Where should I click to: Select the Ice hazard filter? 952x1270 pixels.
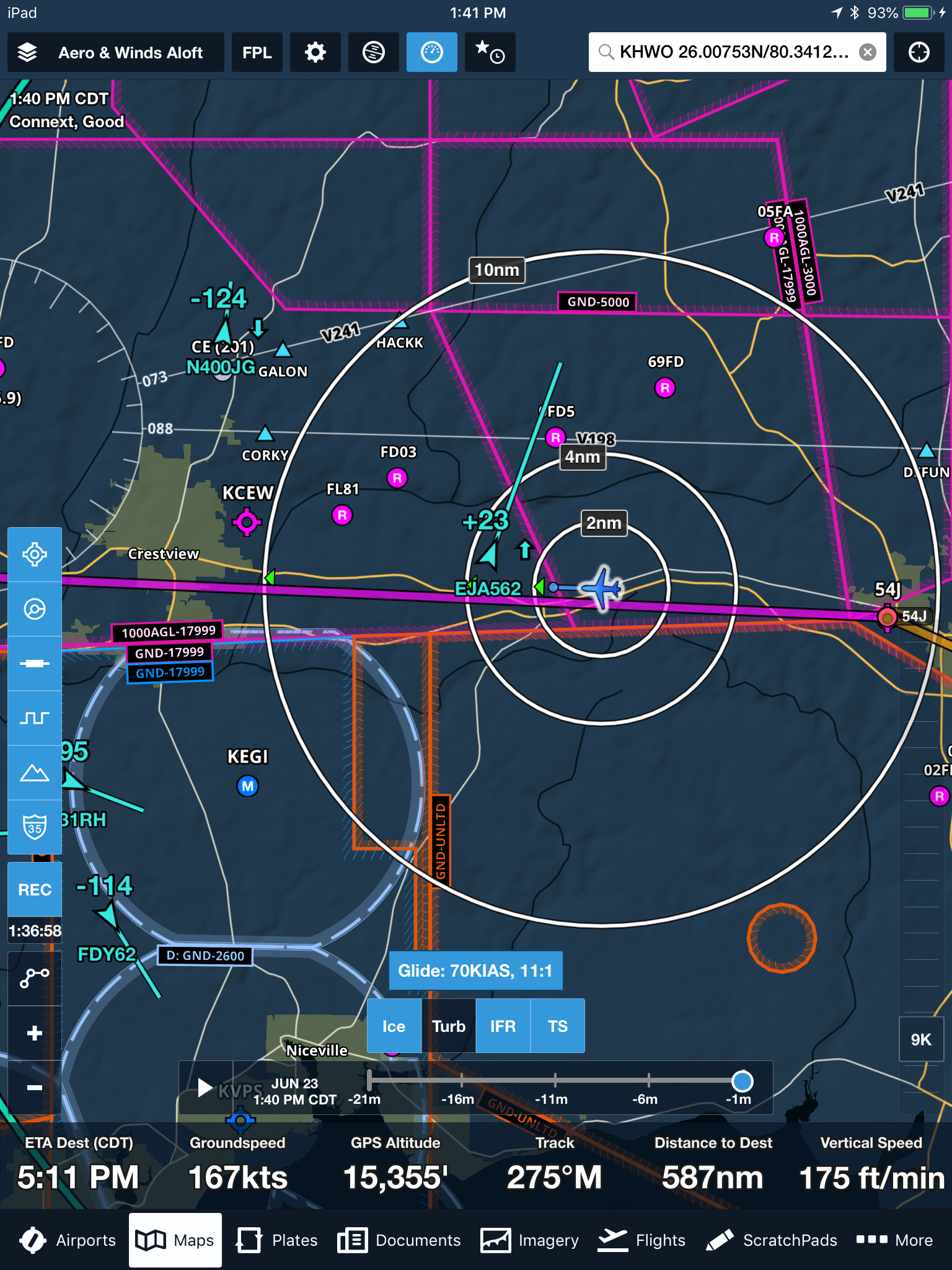[394, 1026]
